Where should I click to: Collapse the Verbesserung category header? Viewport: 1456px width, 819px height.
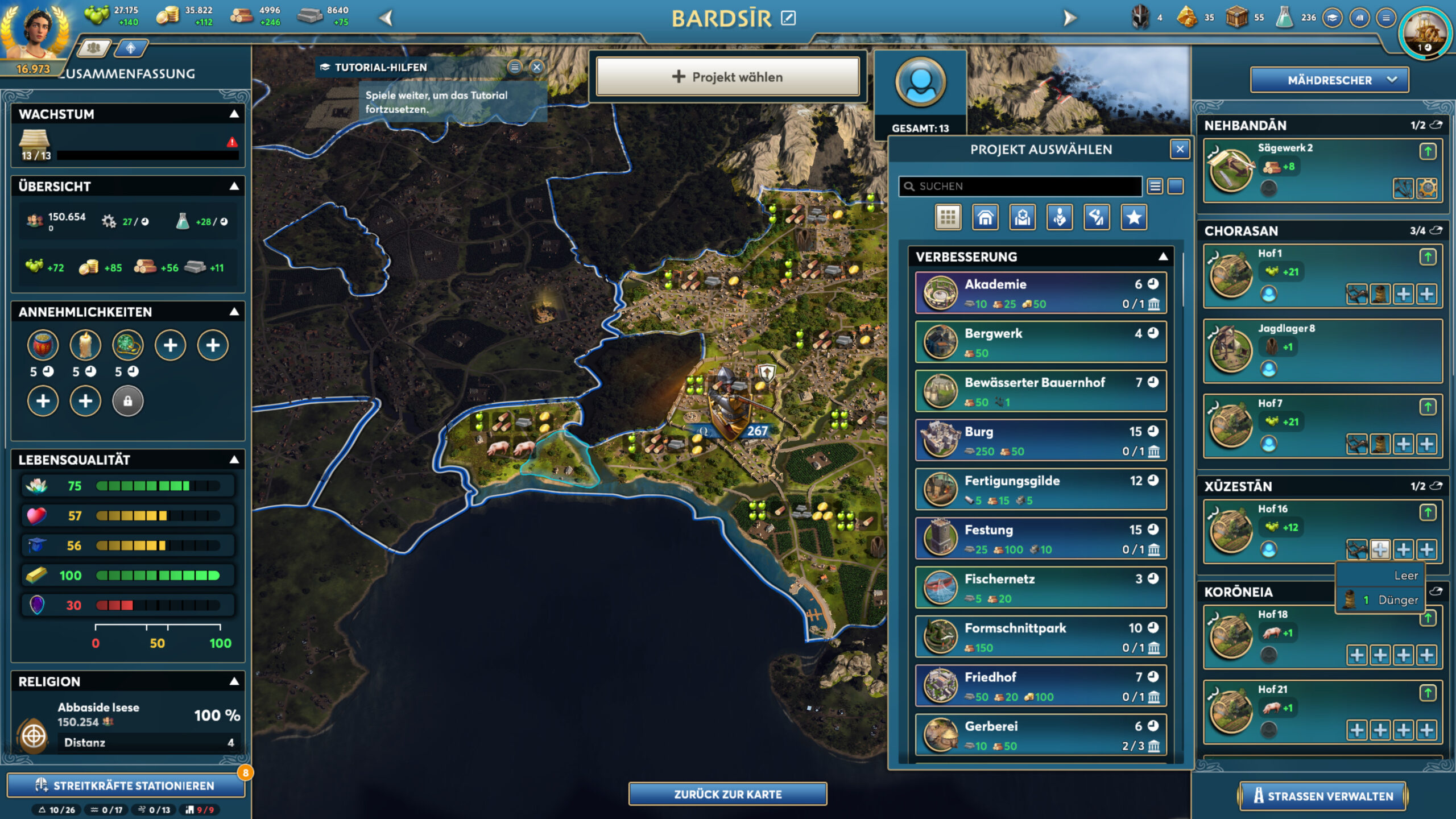(x=1163, y=257)
